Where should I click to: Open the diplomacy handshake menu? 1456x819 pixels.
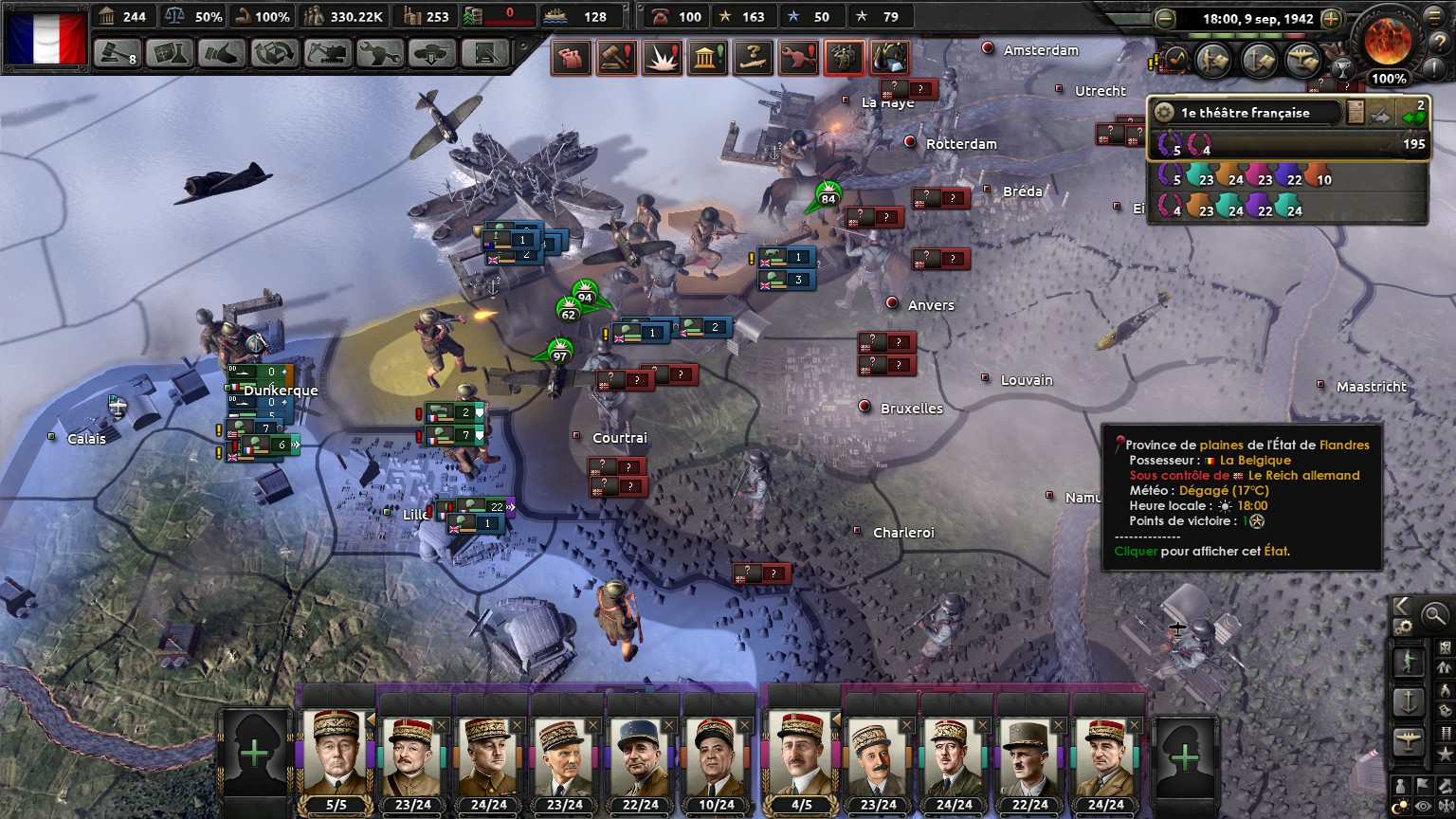tap(223, 53)
